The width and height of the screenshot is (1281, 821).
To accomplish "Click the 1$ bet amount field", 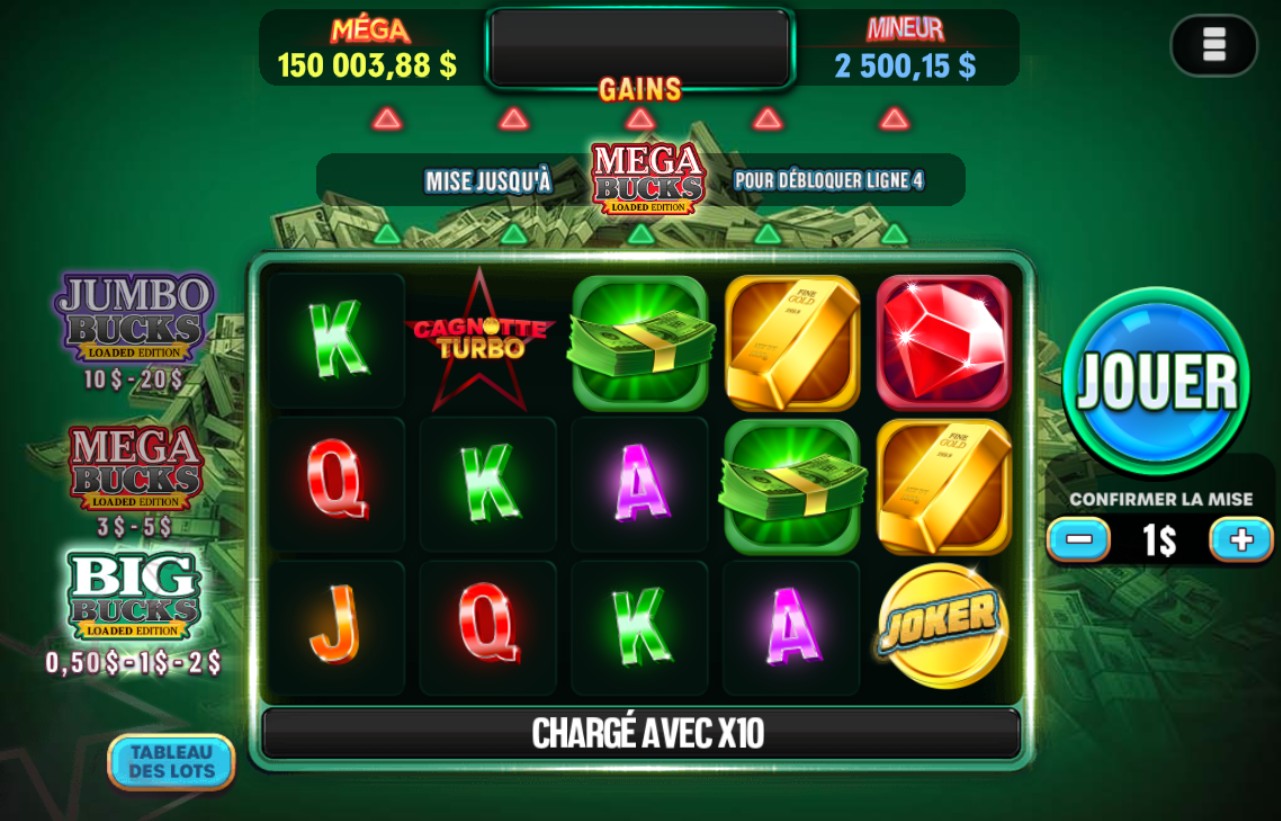I will tap(1160, 539).
